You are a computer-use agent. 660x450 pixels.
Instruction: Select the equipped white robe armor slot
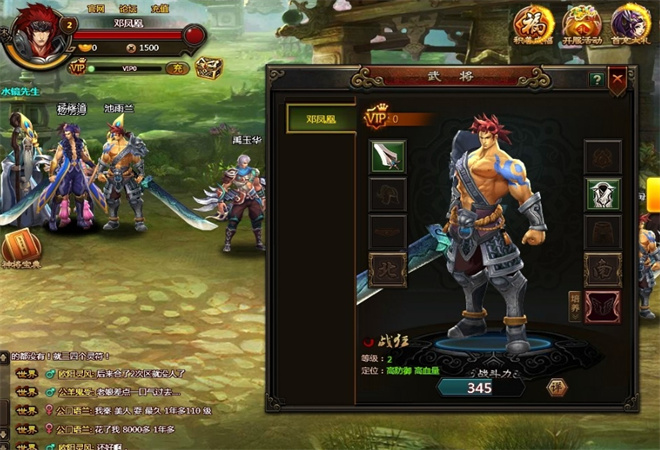pyautogui.click(x=603, y=194)
